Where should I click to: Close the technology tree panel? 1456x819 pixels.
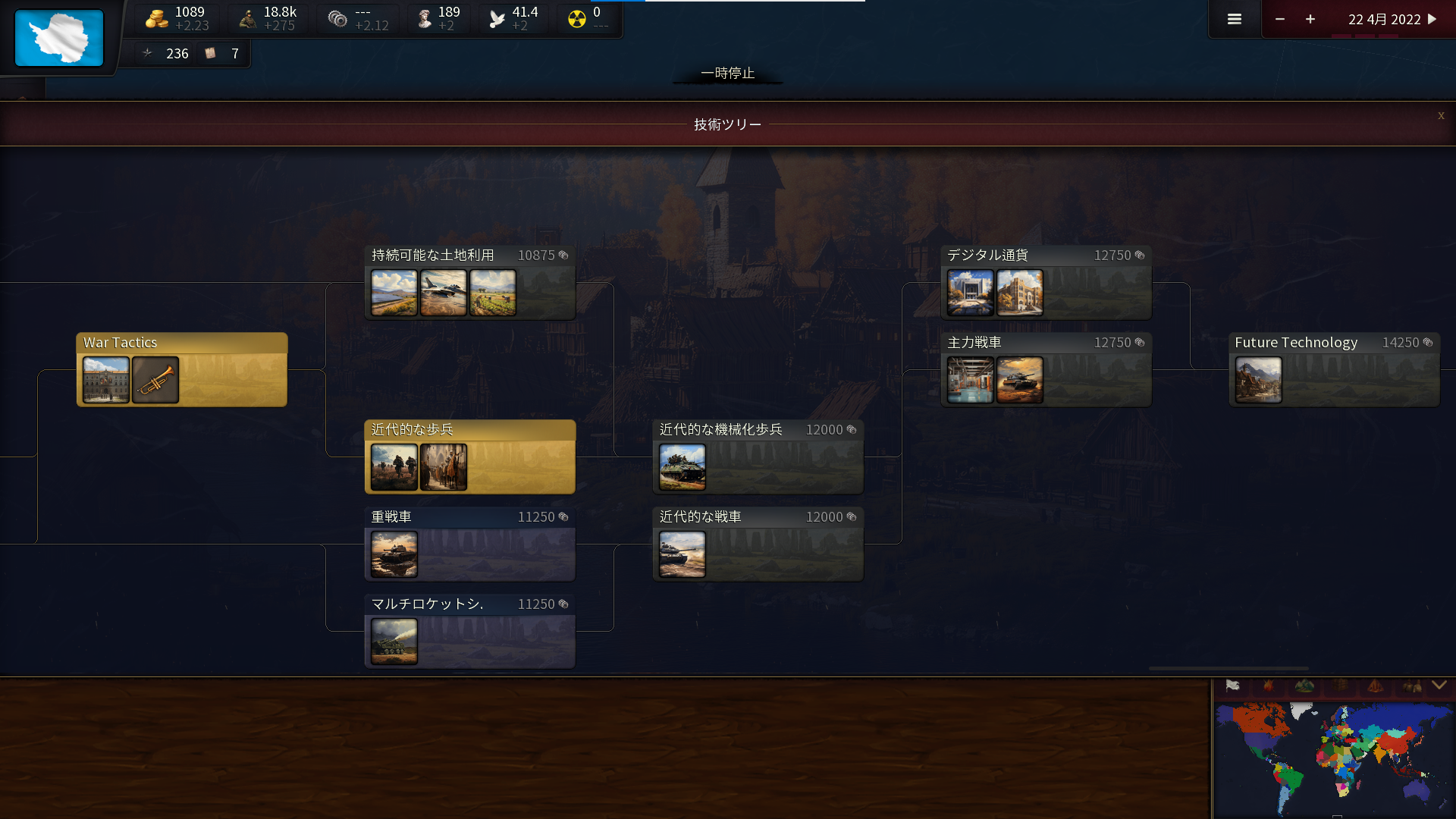[x=1441, y=115]
